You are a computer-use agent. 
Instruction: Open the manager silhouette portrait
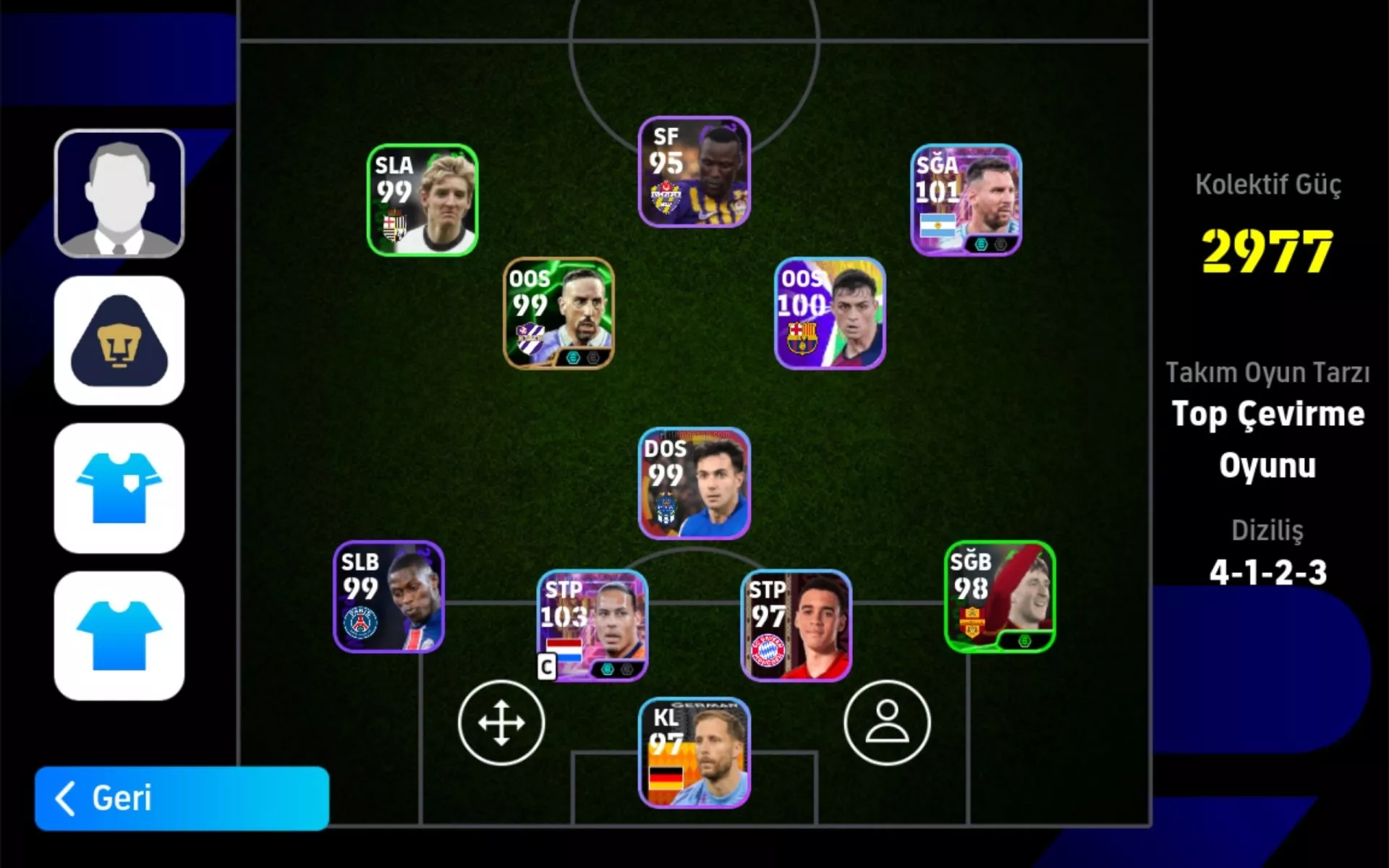coord(119,194)
